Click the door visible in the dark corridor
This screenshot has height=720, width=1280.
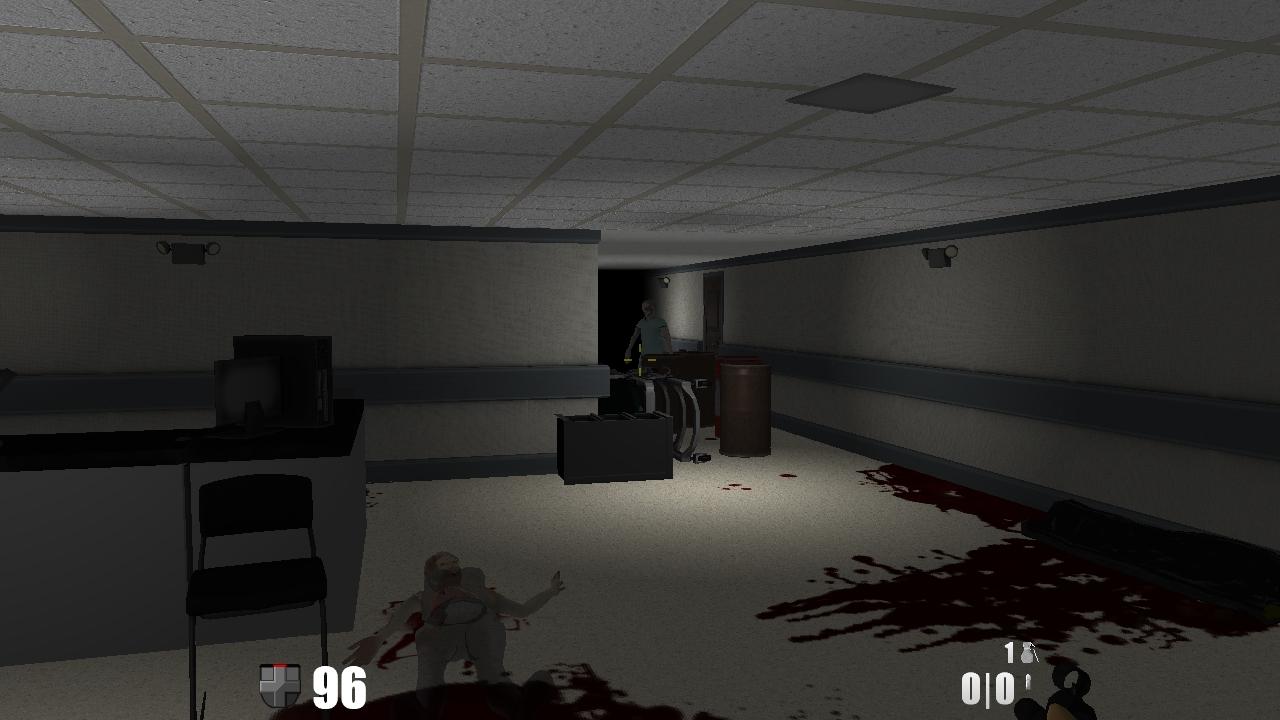tap(712, 310)
